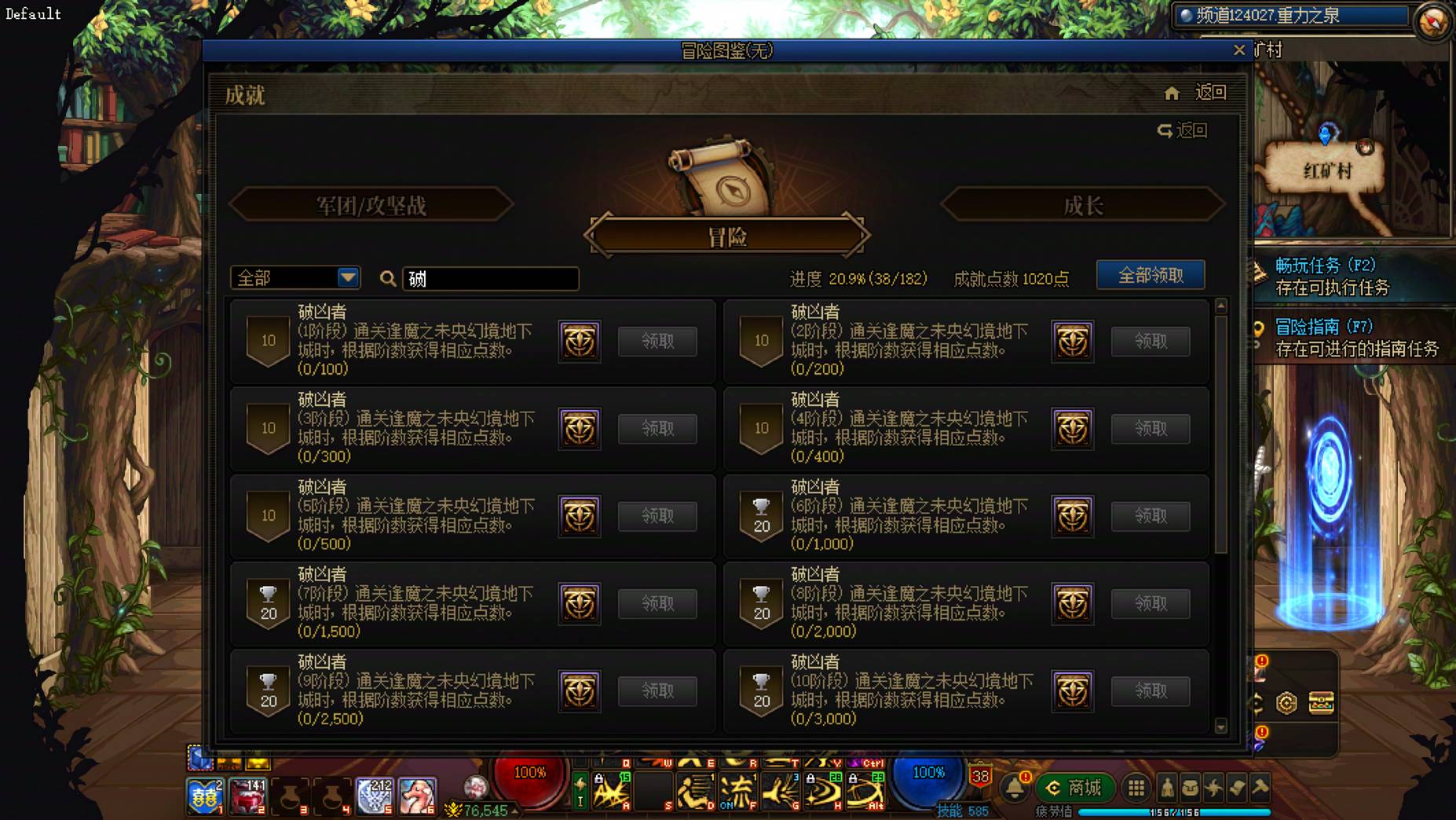Click the 全部领取 claim all button
The image size is (1456, 820).
point(1151,275)
